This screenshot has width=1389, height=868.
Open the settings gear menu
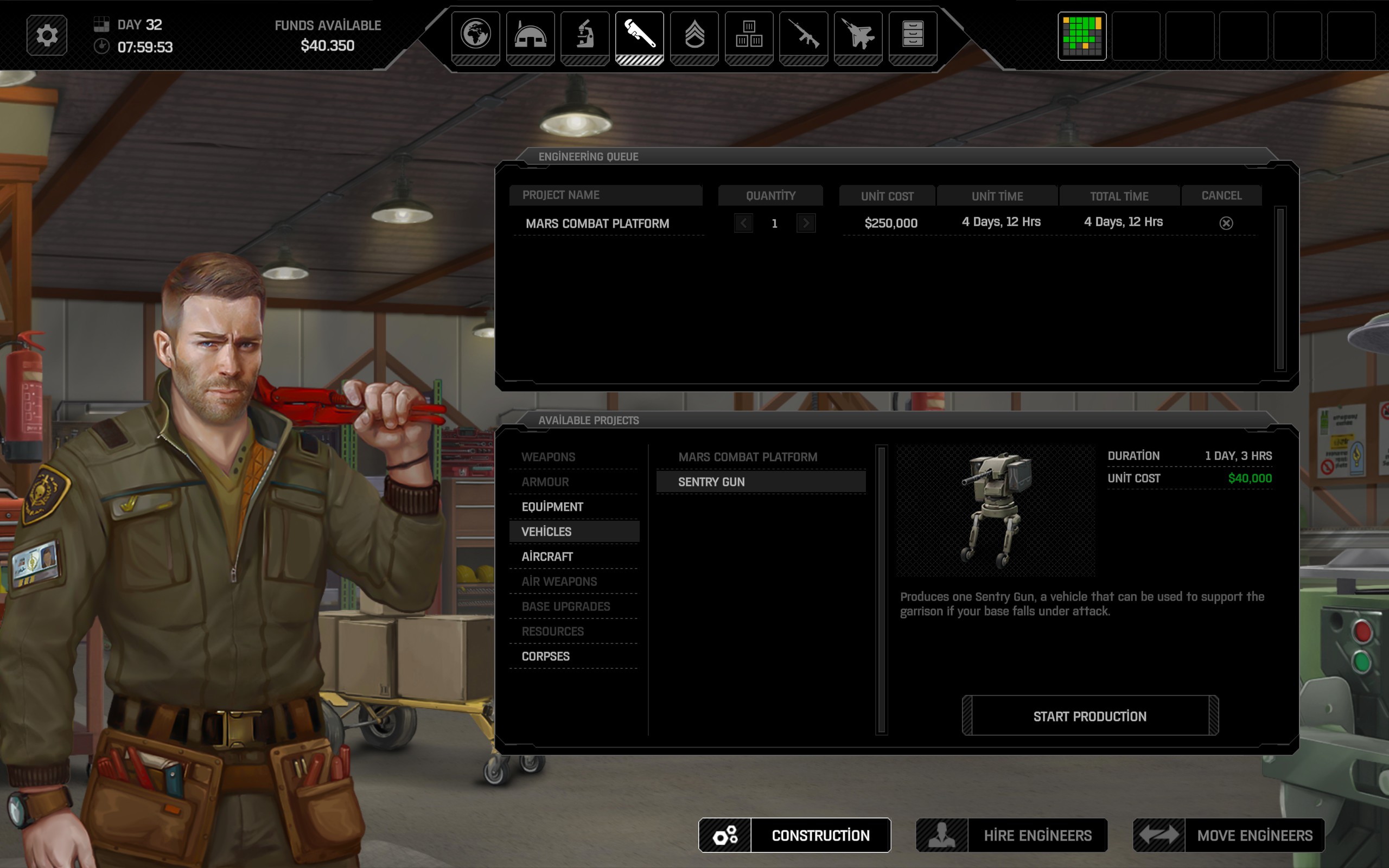[x=47, y=36]
